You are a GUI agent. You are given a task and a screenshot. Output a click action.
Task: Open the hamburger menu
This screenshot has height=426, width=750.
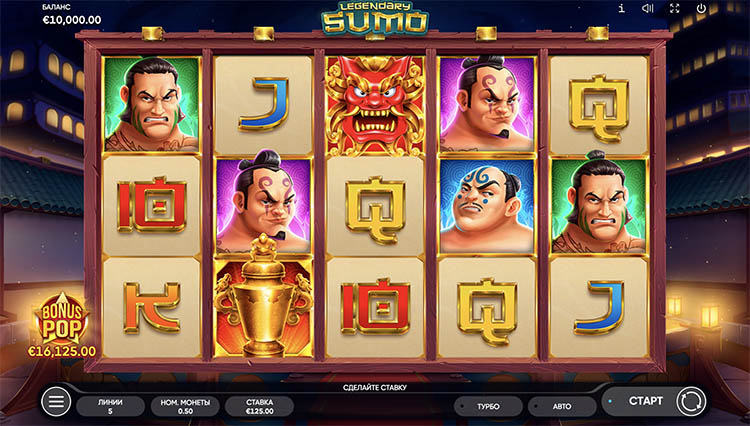coord(56,402)
